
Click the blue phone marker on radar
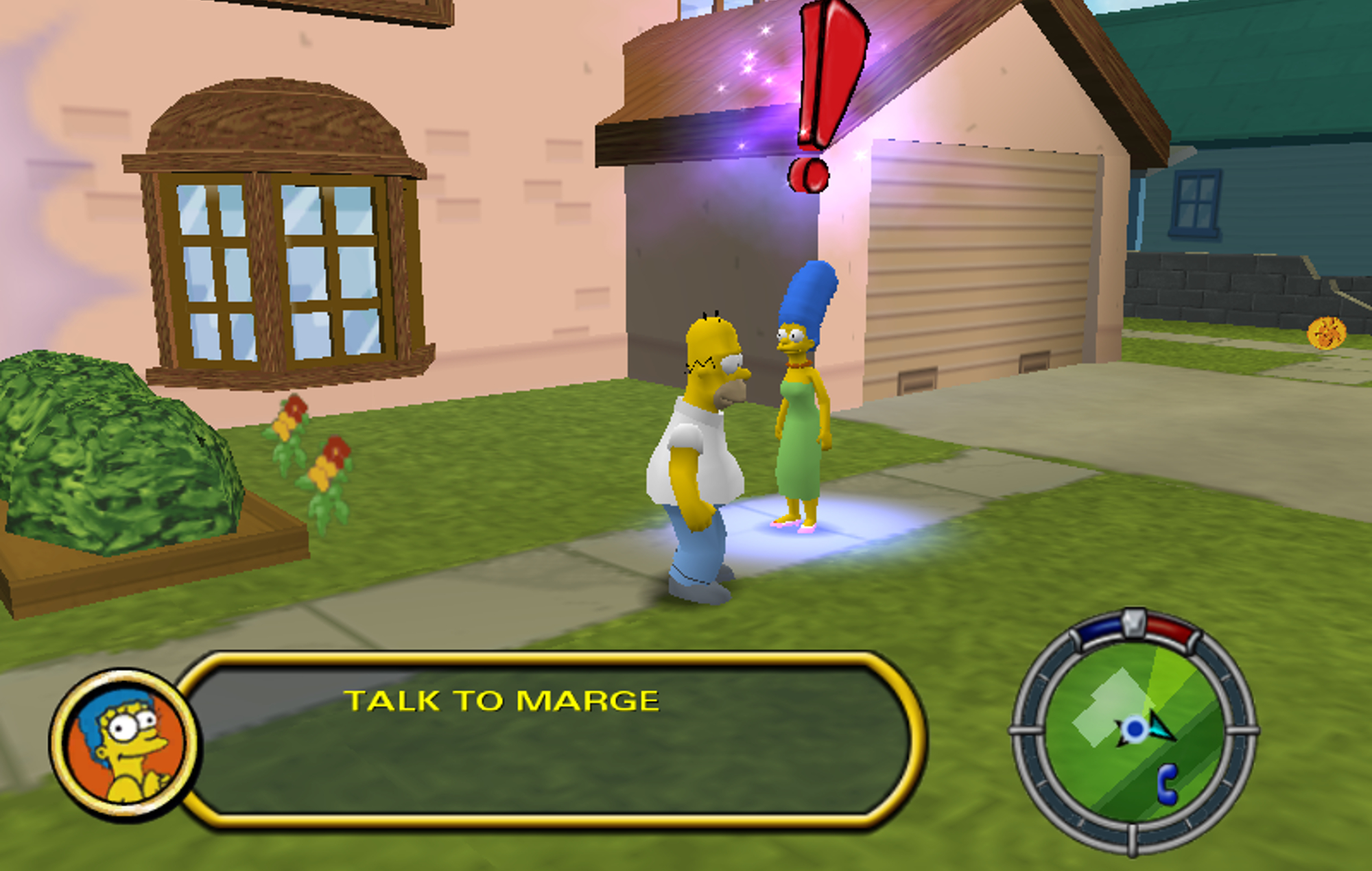coord(1167,784)
